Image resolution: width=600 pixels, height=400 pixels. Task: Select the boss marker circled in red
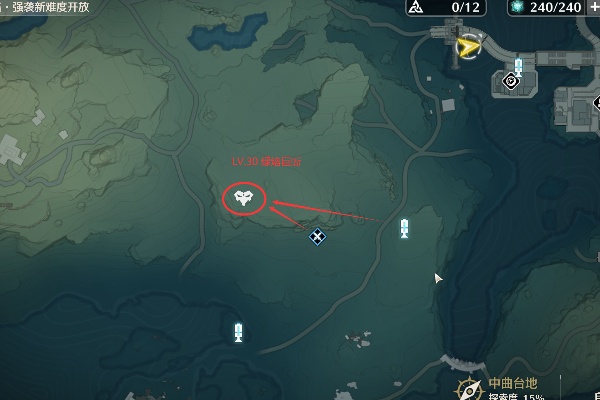[x=243, y=198]
